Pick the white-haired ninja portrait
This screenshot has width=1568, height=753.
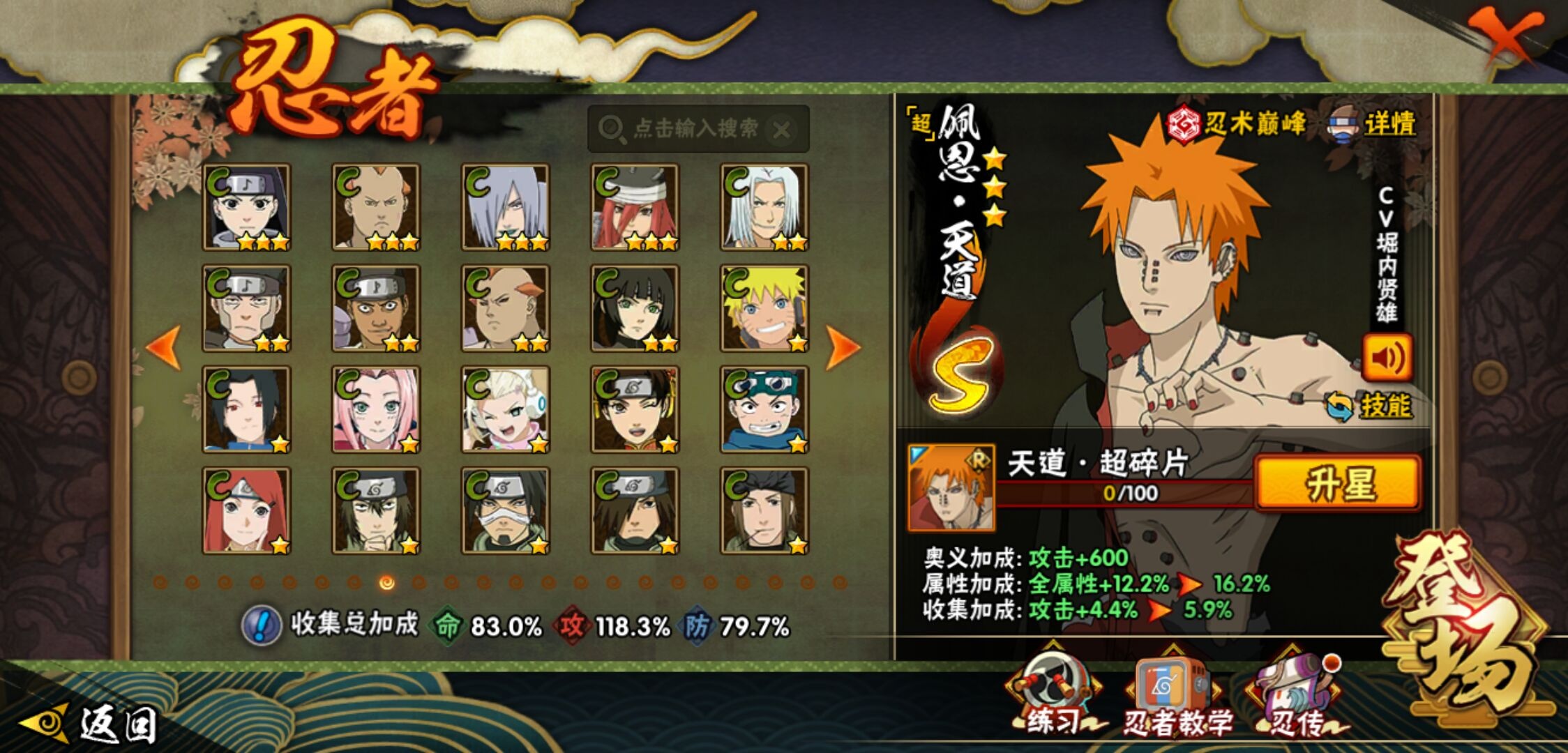(x=764, y=207)
